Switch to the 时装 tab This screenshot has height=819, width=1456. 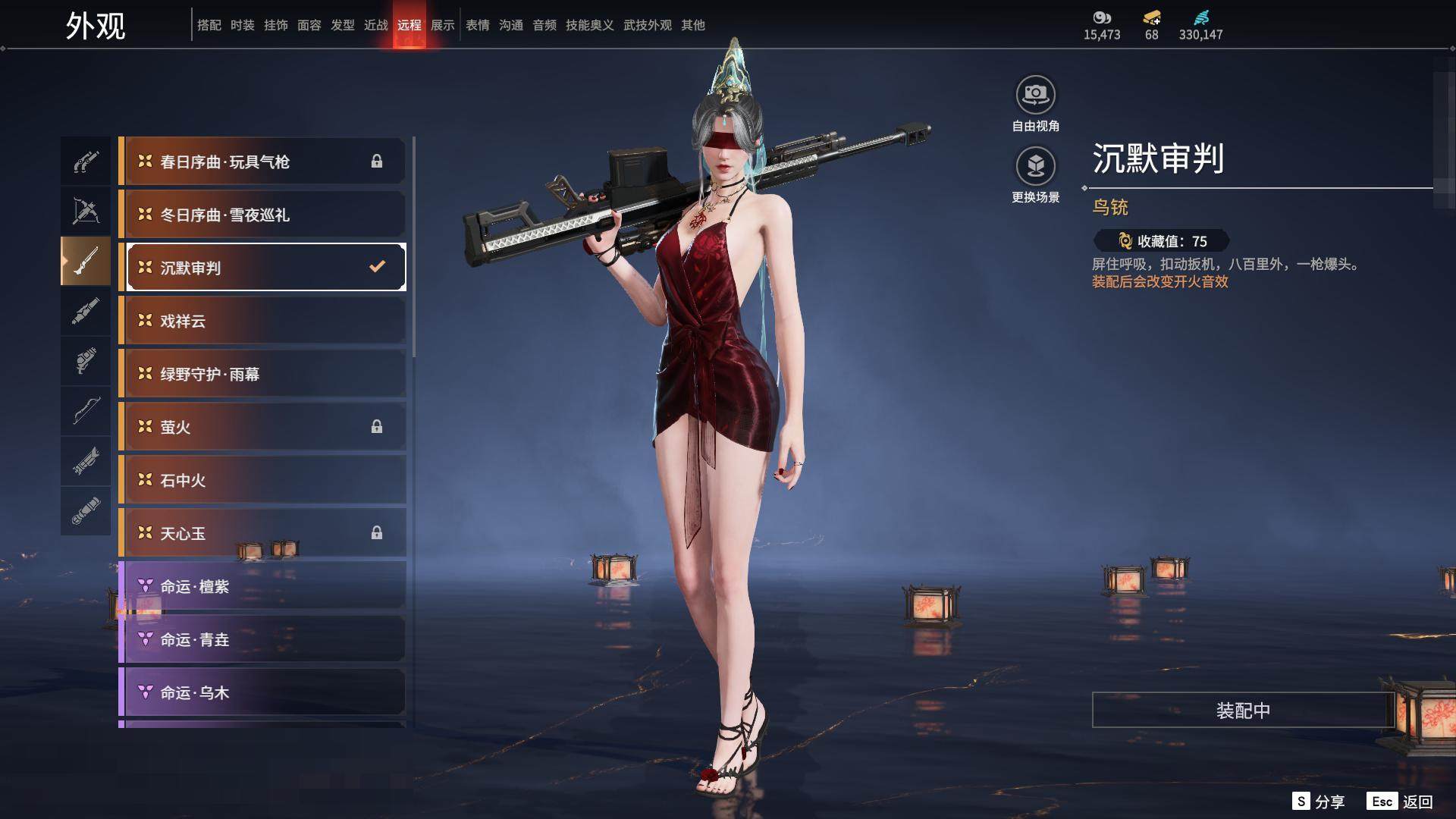pyautogui.click(x=243, y=25)
